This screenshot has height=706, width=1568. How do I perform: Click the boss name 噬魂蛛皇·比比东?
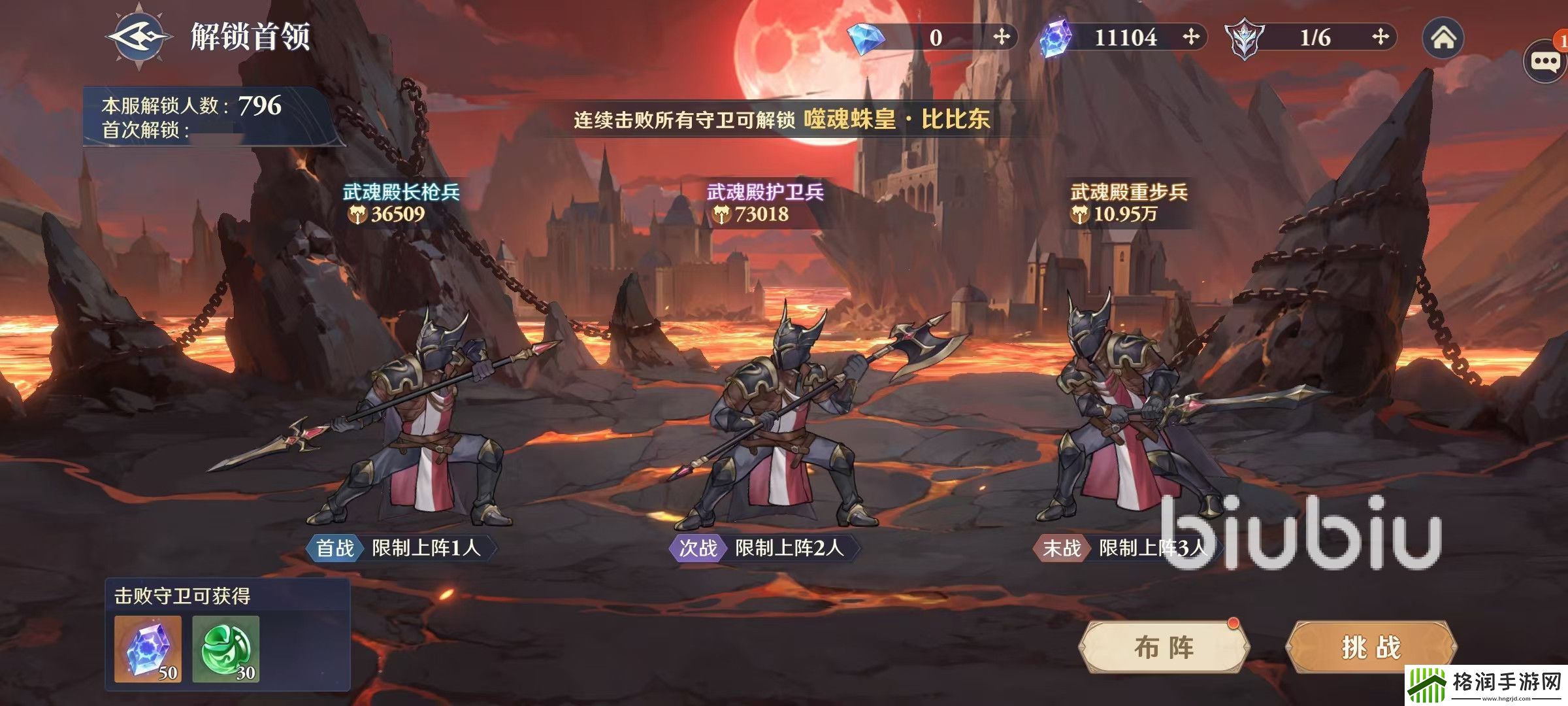896,120
